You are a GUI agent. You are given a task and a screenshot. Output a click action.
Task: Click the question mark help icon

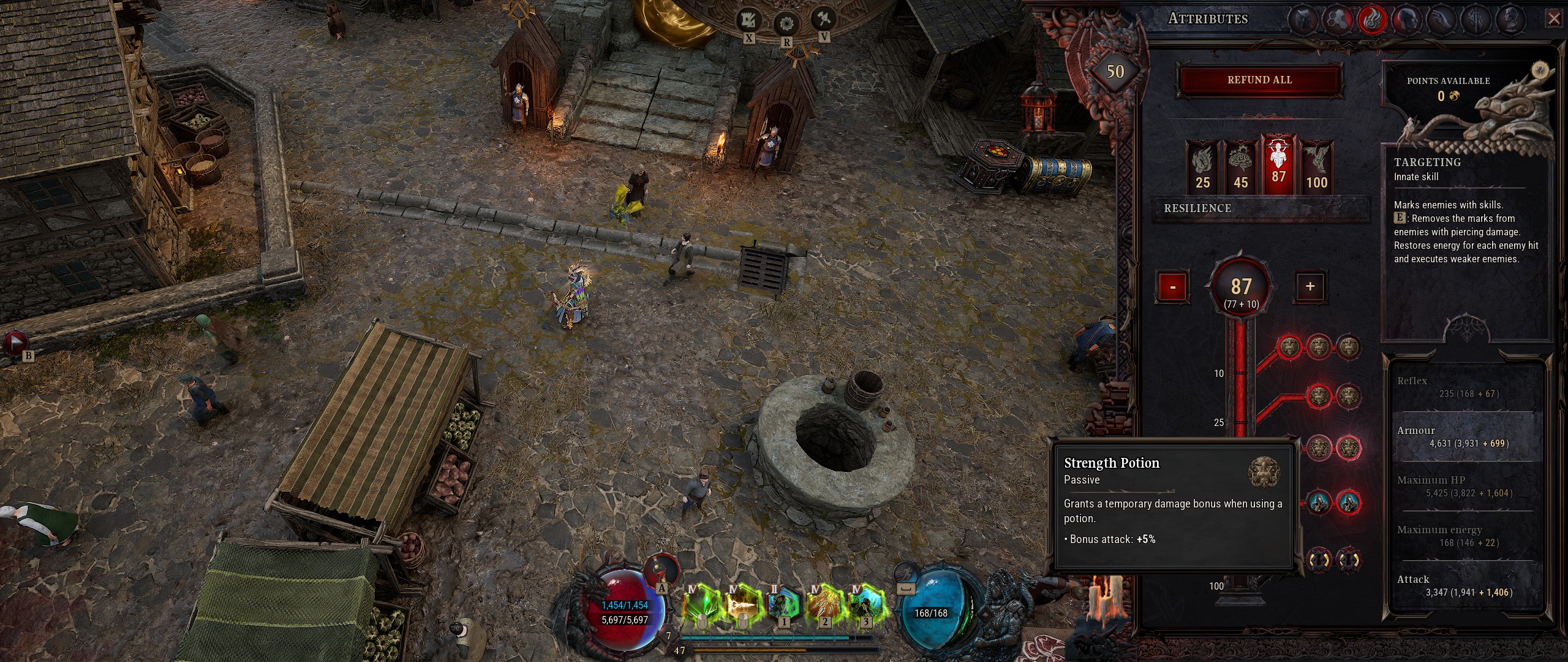[1541, 70]
